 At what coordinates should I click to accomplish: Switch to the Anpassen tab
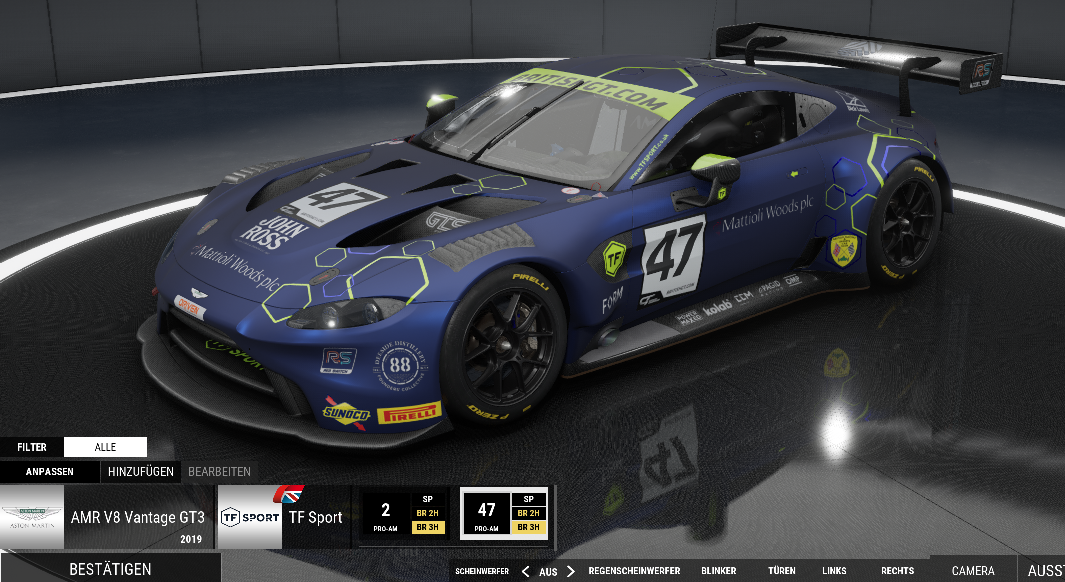pos(49,471)
